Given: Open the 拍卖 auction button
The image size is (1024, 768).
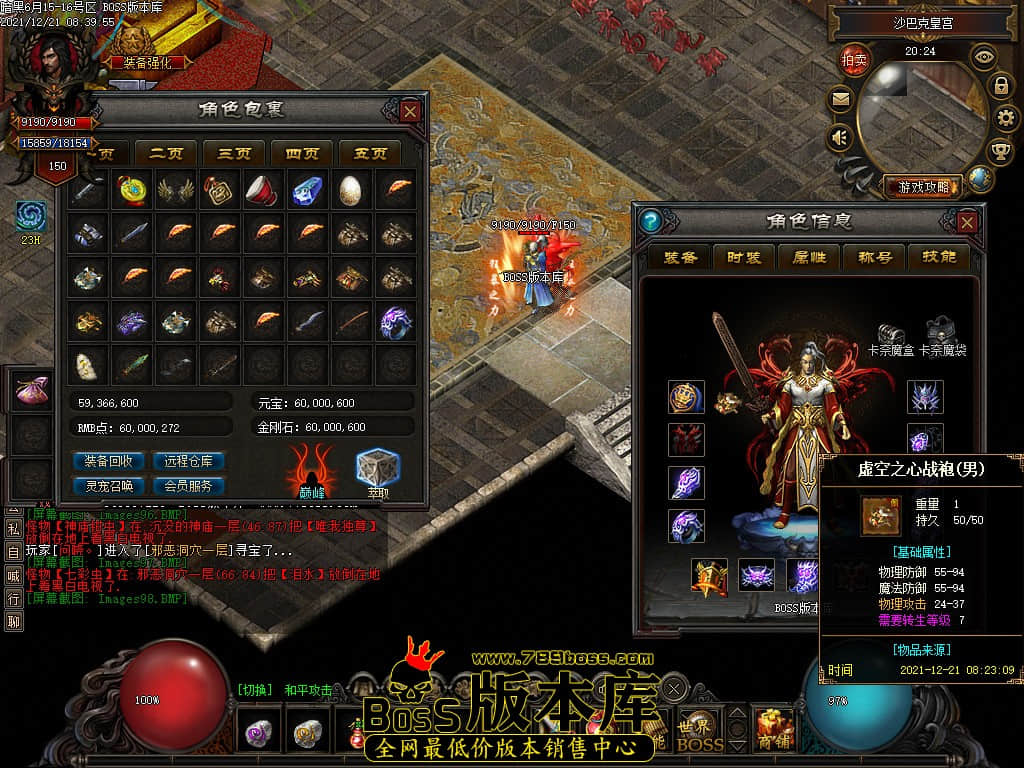Looking at the screenshot, I should 854,59.
